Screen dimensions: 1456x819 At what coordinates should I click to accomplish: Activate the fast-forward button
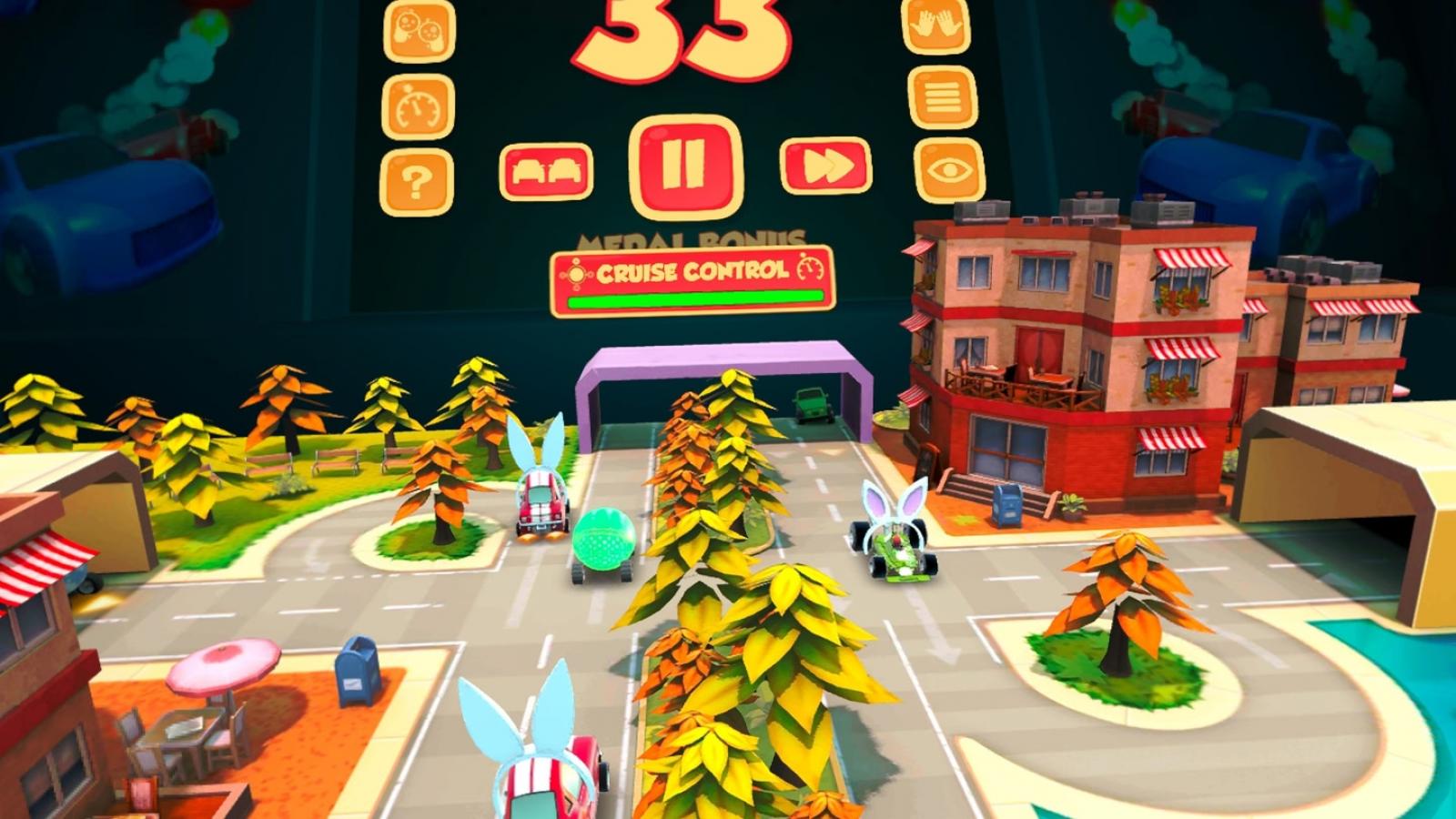[825, 167]
